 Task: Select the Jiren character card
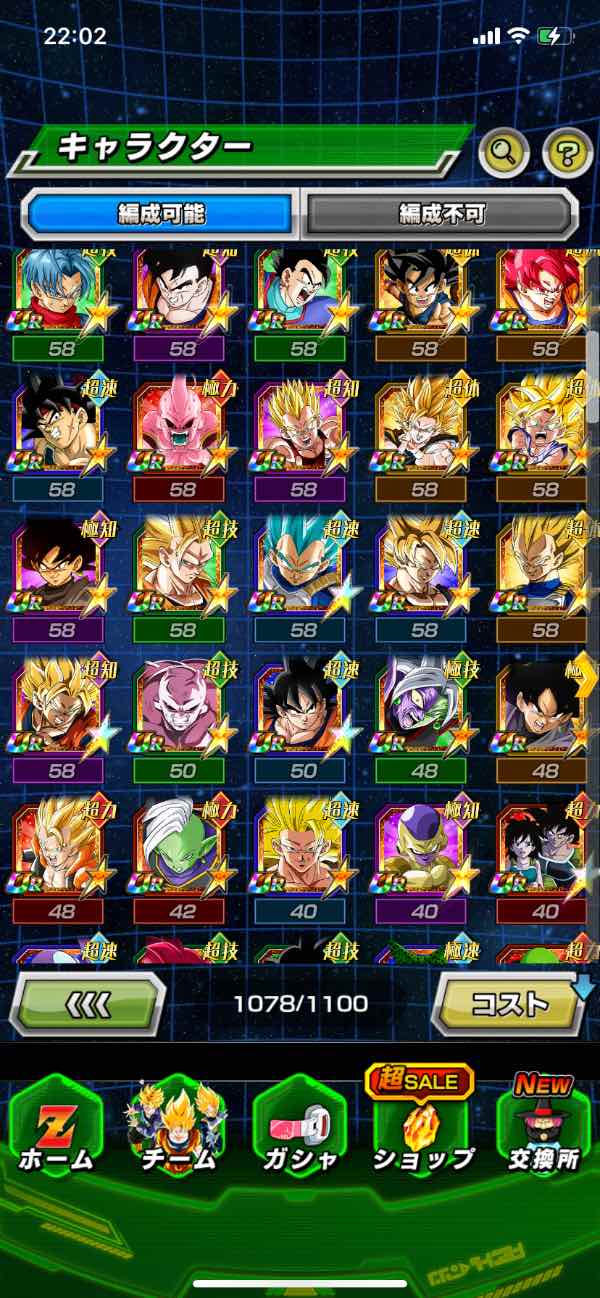[181, 712]
